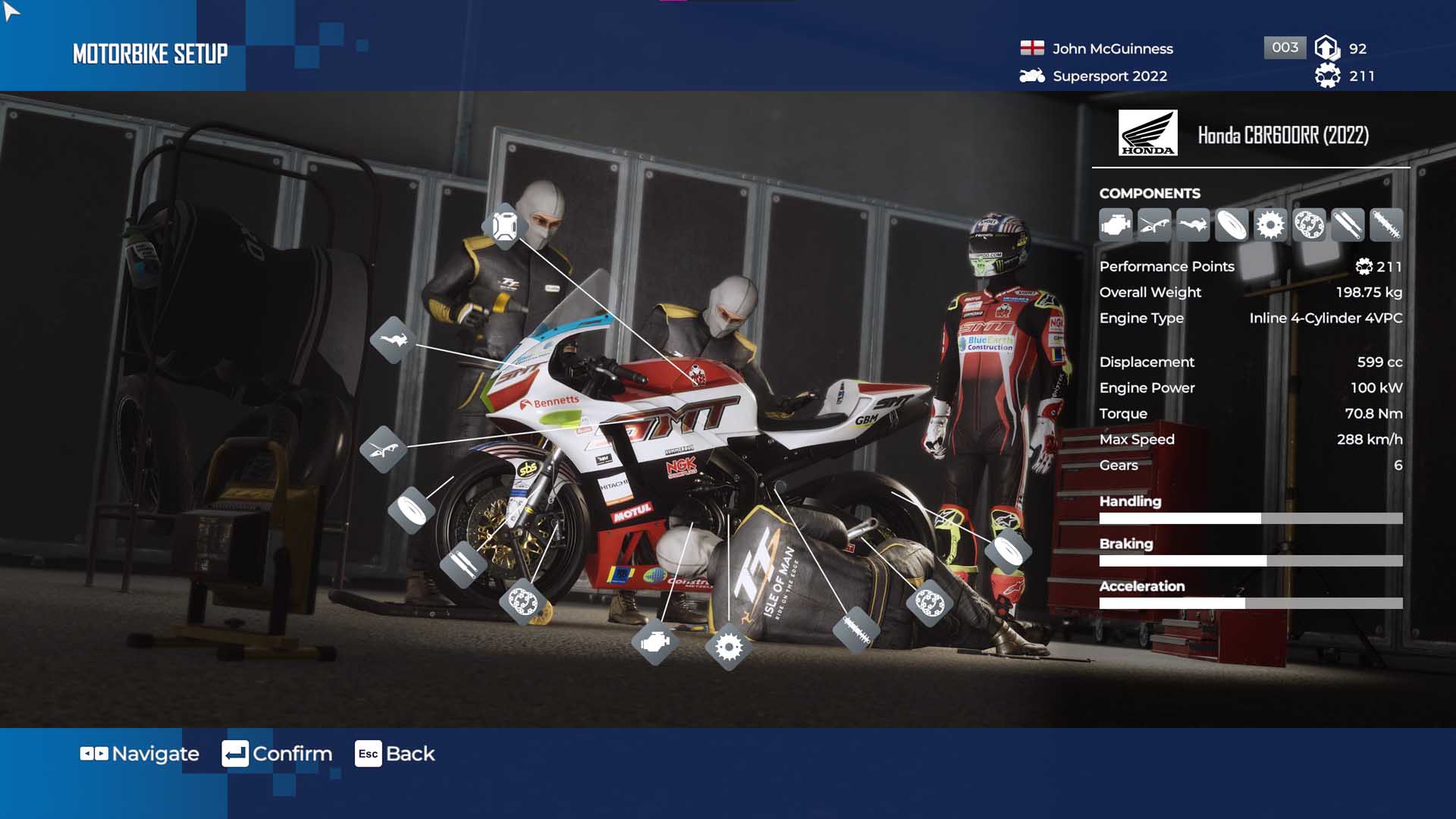1456x819 pixels.
Task: Open the engine marker below the bike
Action: tap(654, 642)
